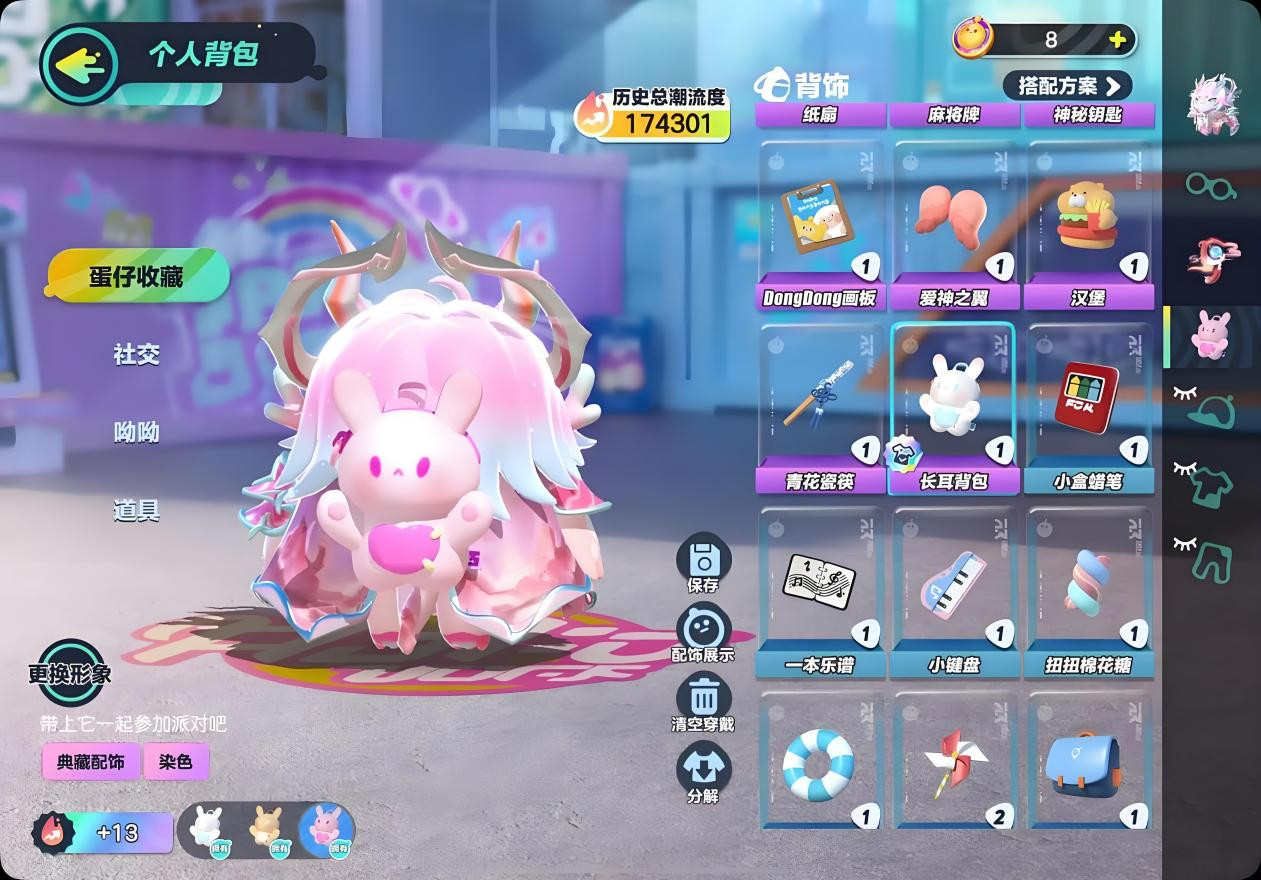Add coins with the yellow plus button
The image size is (1261, 880).
pos(1117,40)
